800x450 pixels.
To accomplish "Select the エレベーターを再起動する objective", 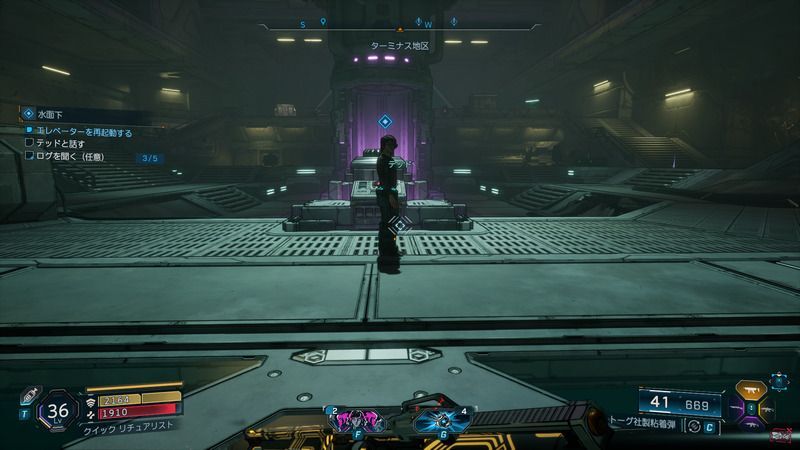I will (82, 131).
